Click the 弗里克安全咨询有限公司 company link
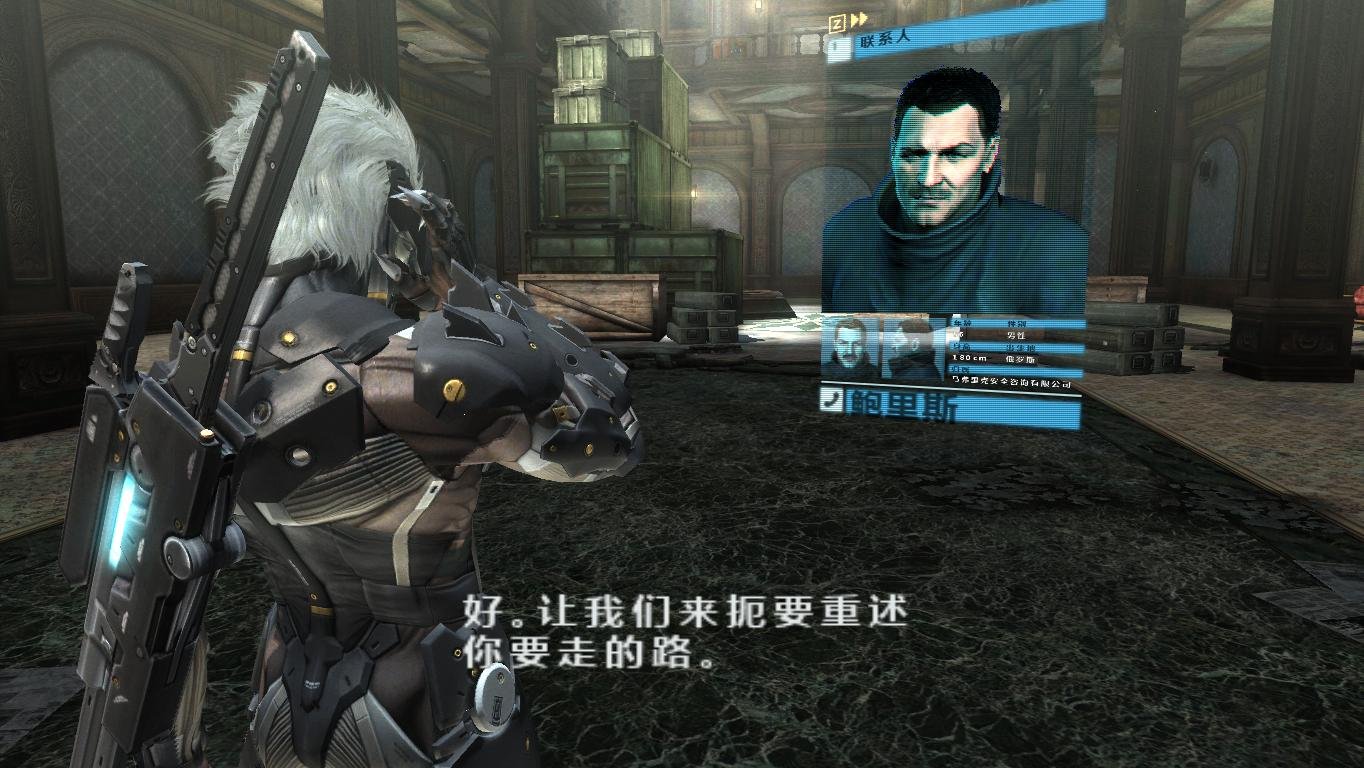The image size is (1364, 768). point(1017,383)
